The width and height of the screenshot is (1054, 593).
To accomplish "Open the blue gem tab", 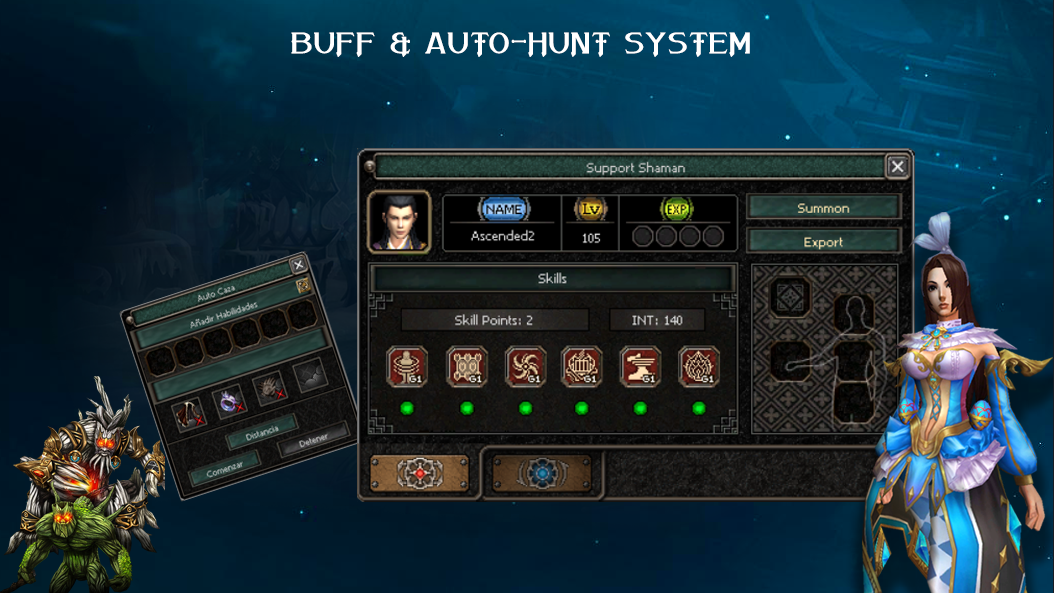I will [542, 473].
